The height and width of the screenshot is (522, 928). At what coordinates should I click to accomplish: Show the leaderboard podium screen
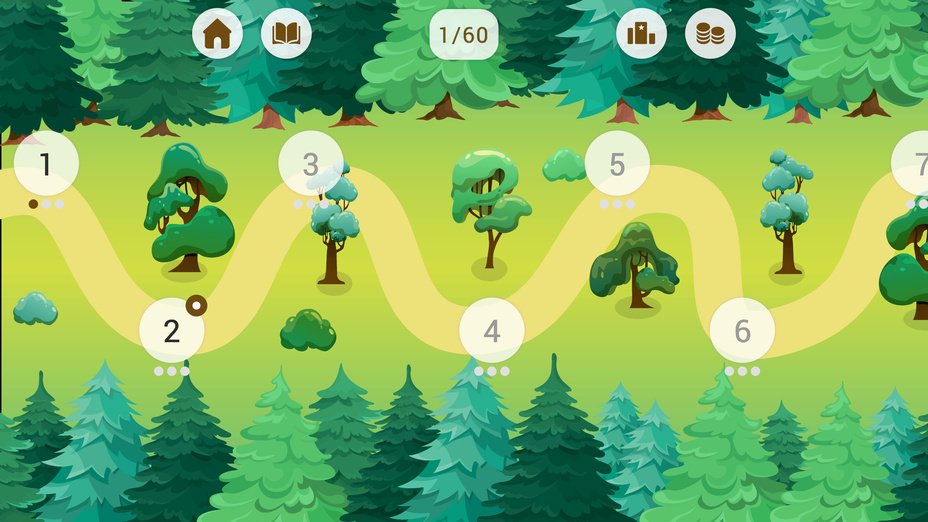click(x=641, y=34)
